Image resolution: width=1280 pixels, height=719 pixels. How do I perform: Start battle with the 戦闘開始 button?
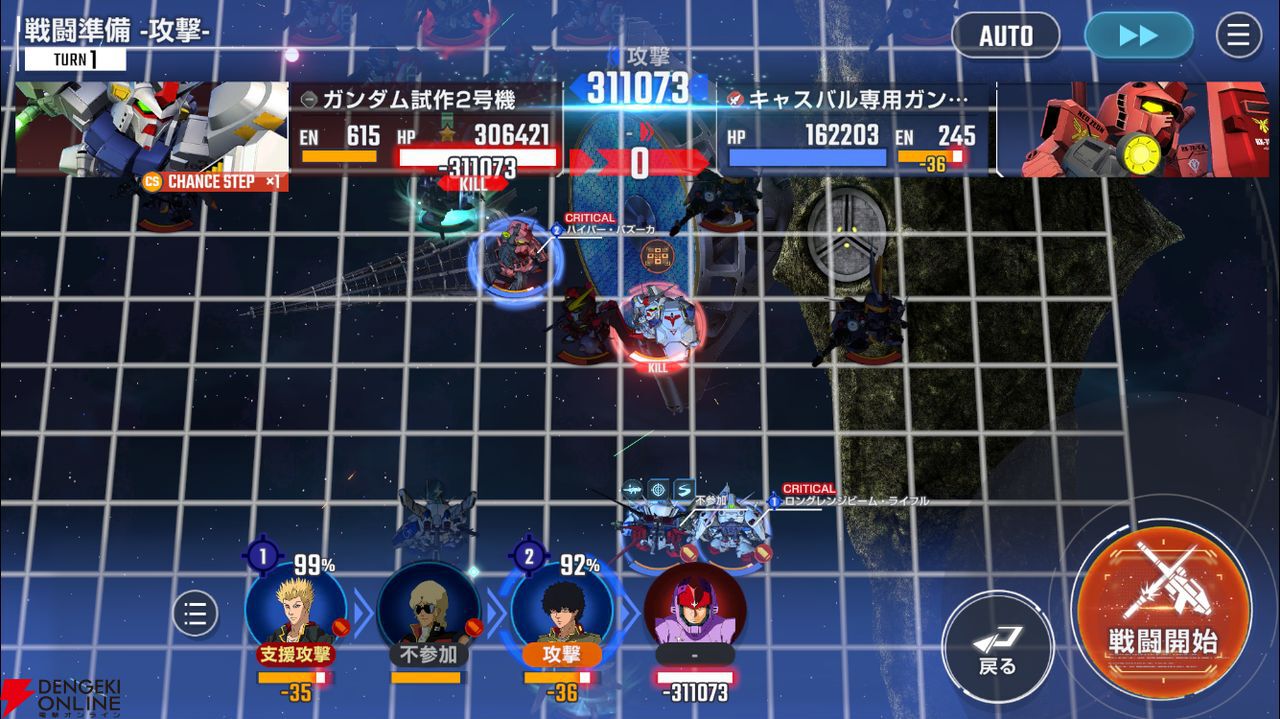1161,608
